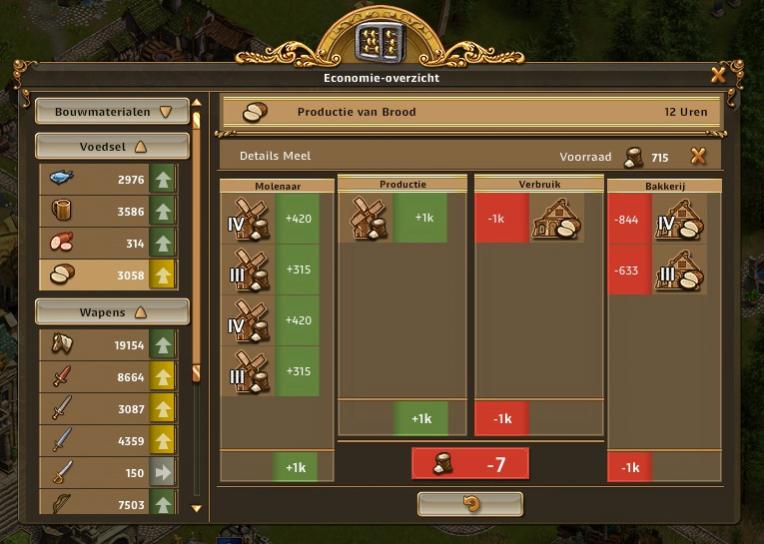Click the level IV Bakkerij showing -844
The width and height of the screenshot is (764, 544).
point(678,220)
